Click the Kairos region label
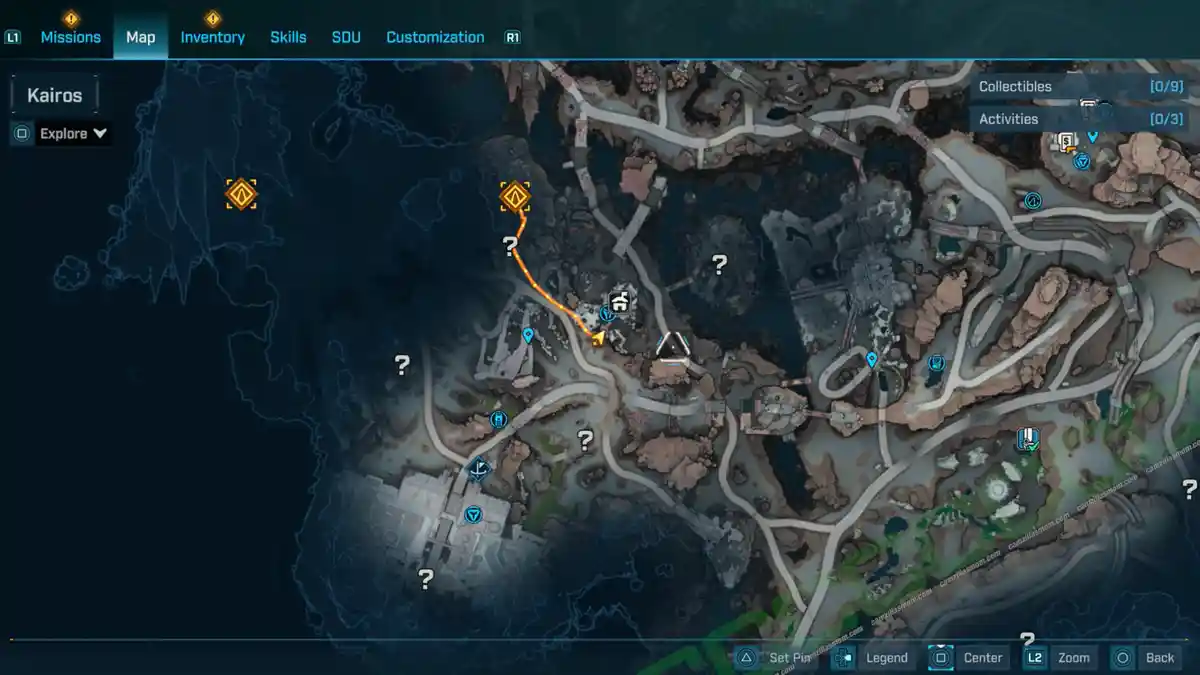Screen dimensions: 1200x675 coord(55,96)
